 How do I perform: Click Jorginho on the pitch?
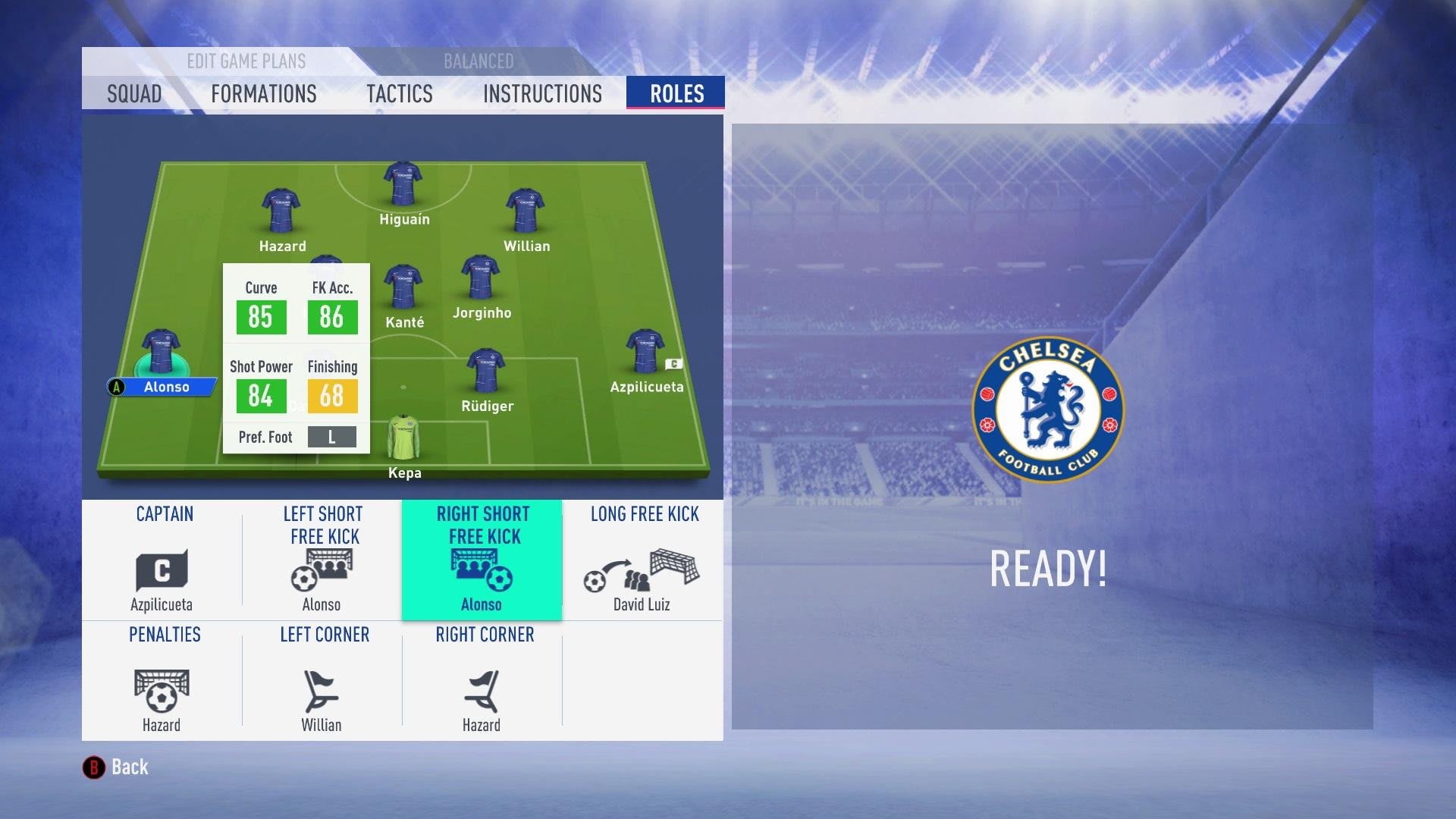tap(481, 278)
